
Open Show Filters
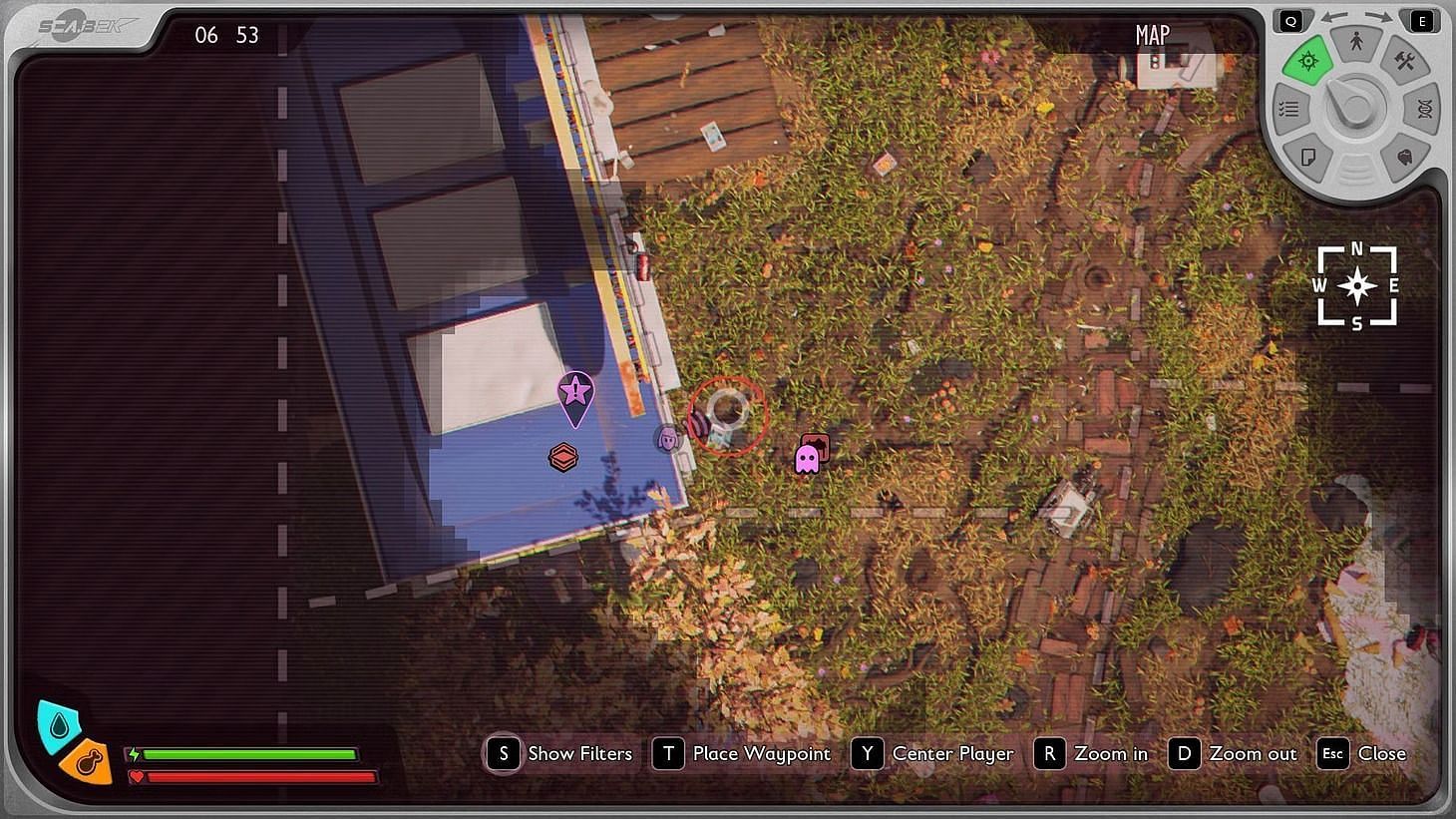(580, 754)
